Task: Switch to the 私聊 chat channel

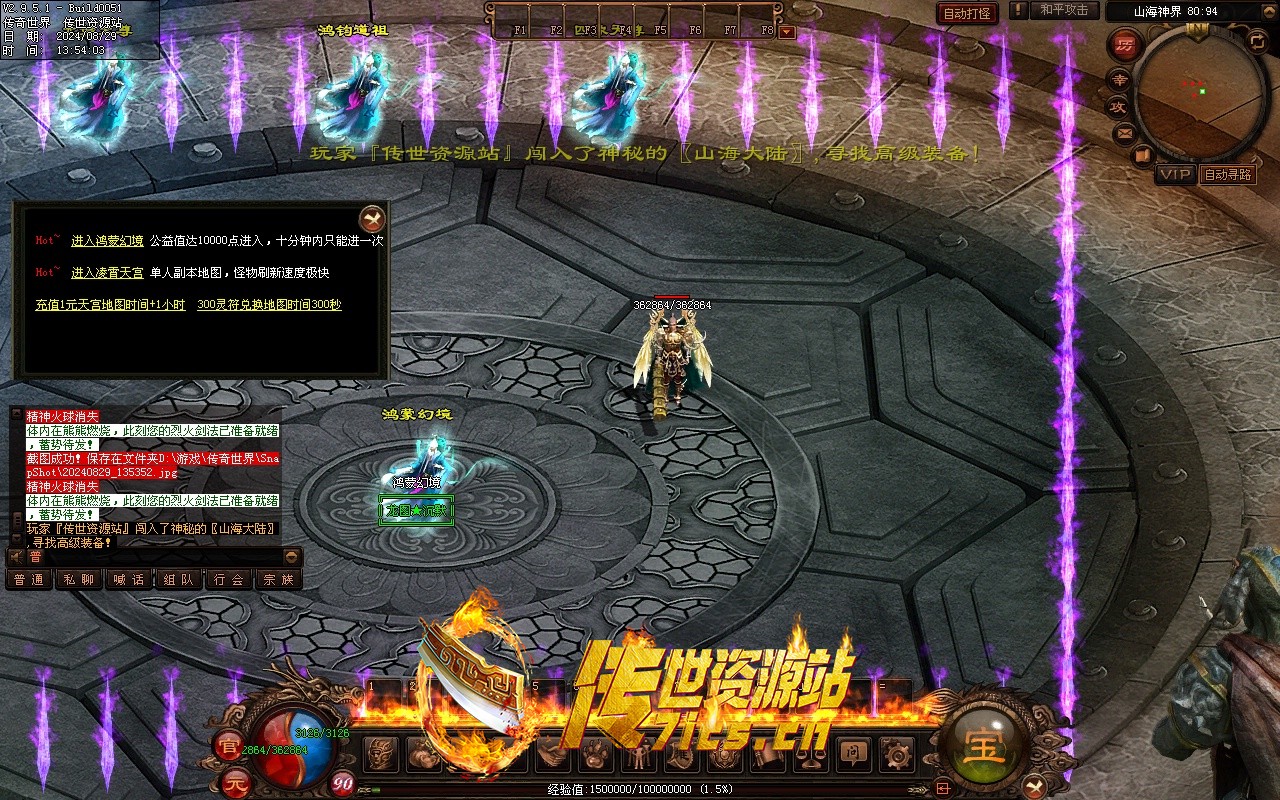Action: click(79, 580)
